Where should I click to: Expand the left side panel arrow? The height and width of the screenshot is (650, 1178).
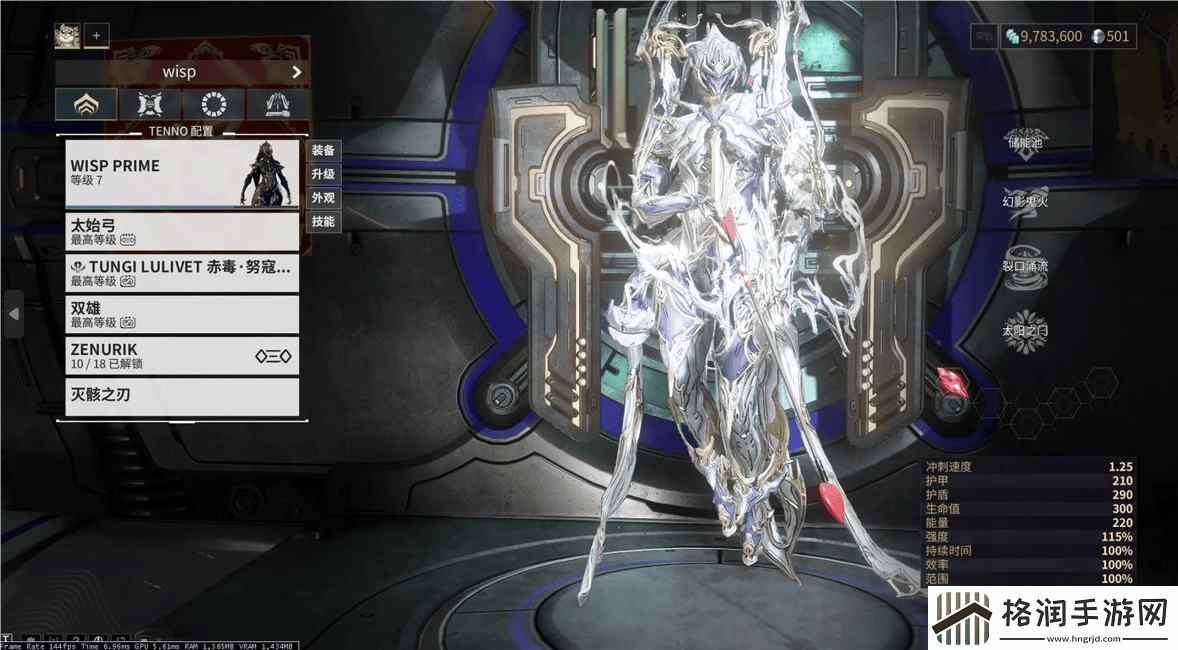[x=14, y=314]
